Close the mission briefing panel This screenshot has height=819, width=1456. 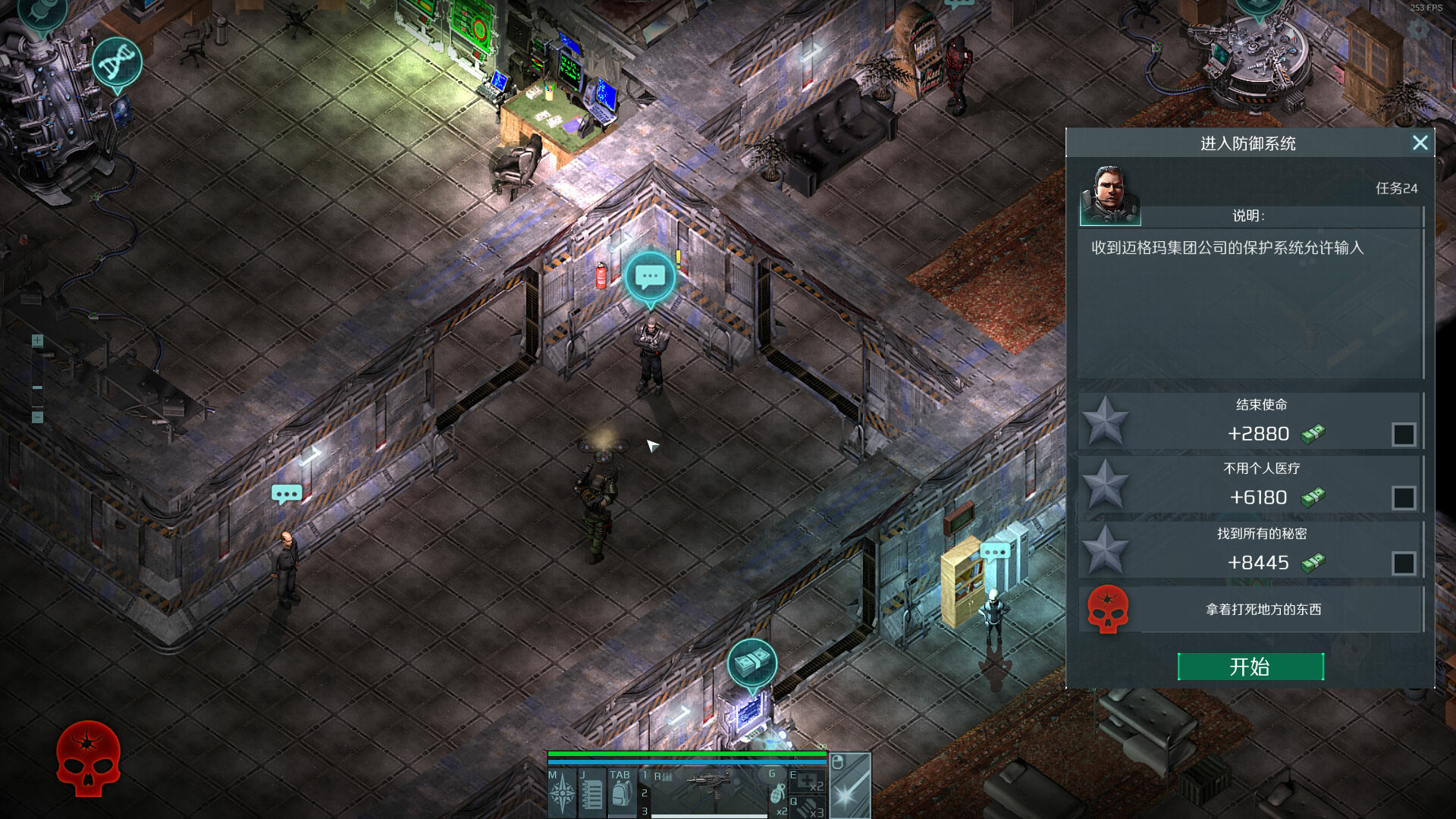(1420, 143)
